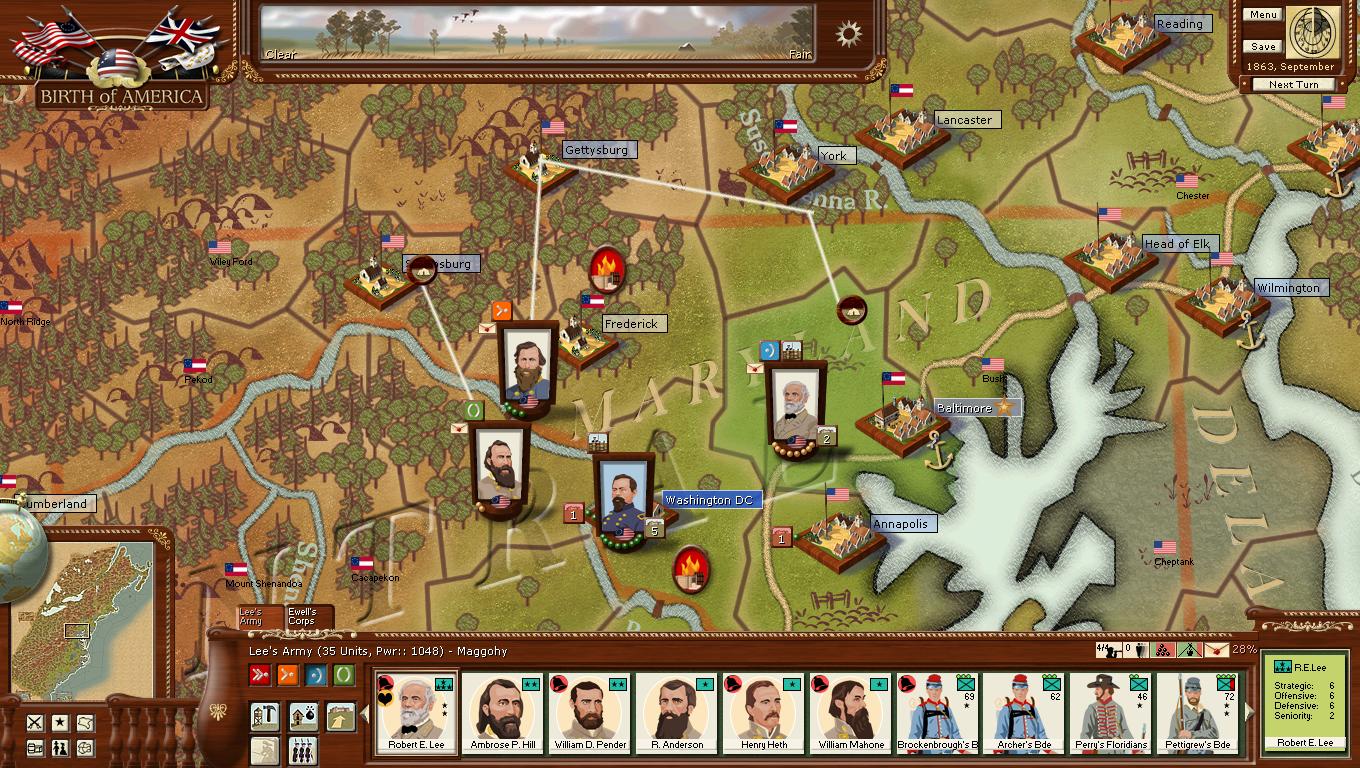1360x768 pixels.
Task: Choose the orange offensive posture icon
Action: click(288, 675)
